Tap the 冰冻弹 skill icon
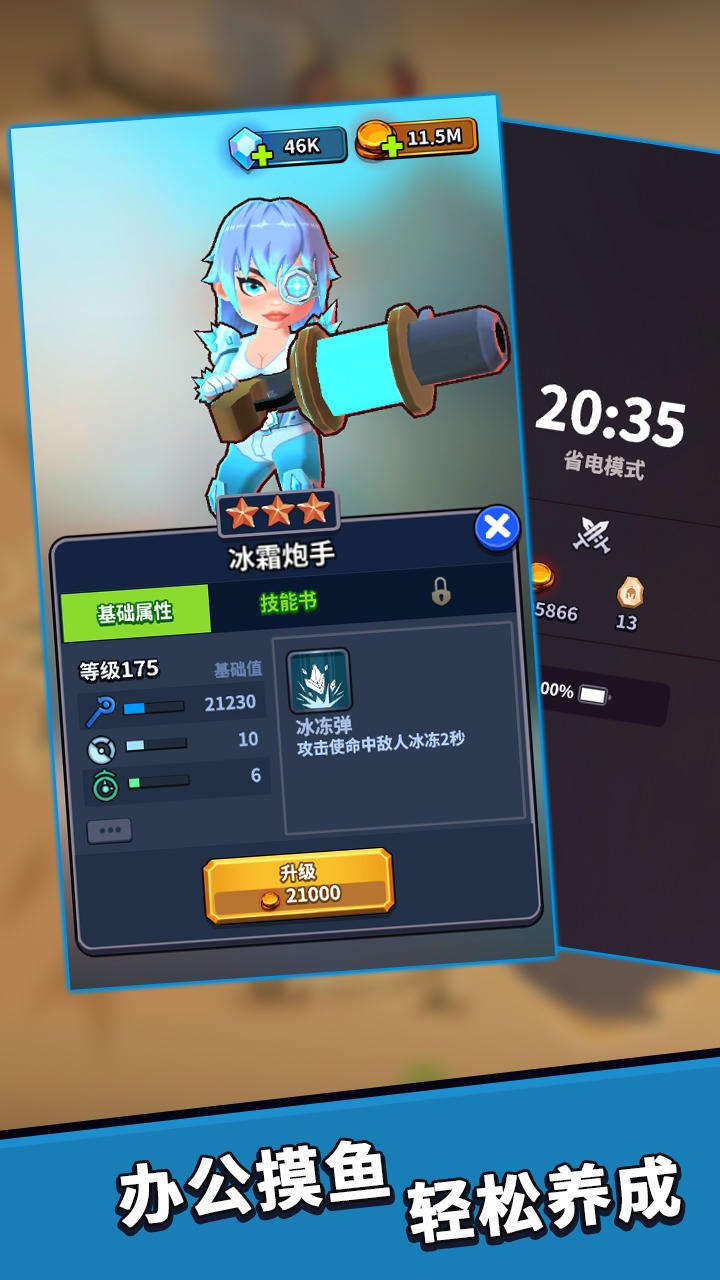720x1280 pixels. pos(319,681)
